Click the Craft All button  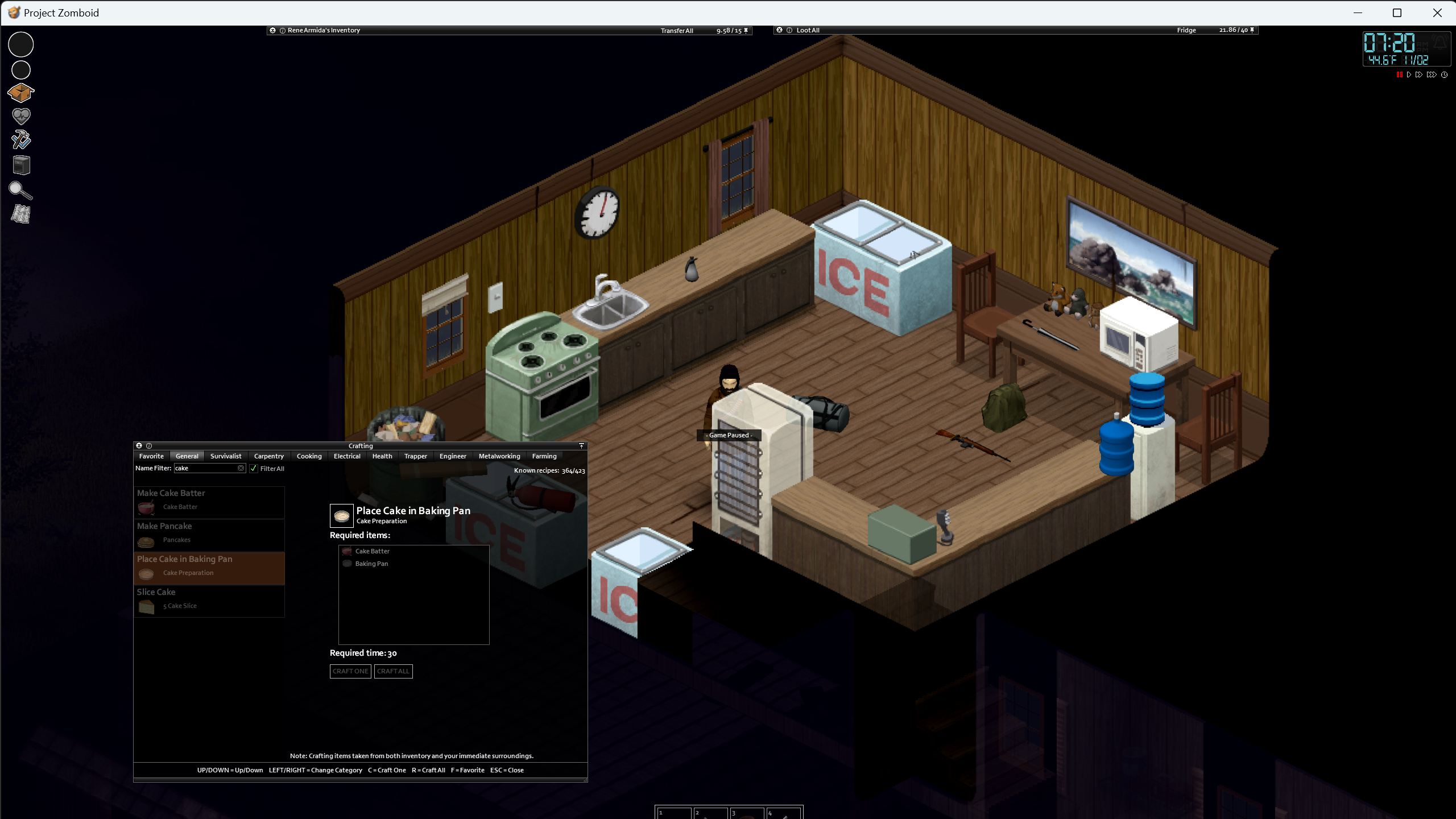click(393, 671)
